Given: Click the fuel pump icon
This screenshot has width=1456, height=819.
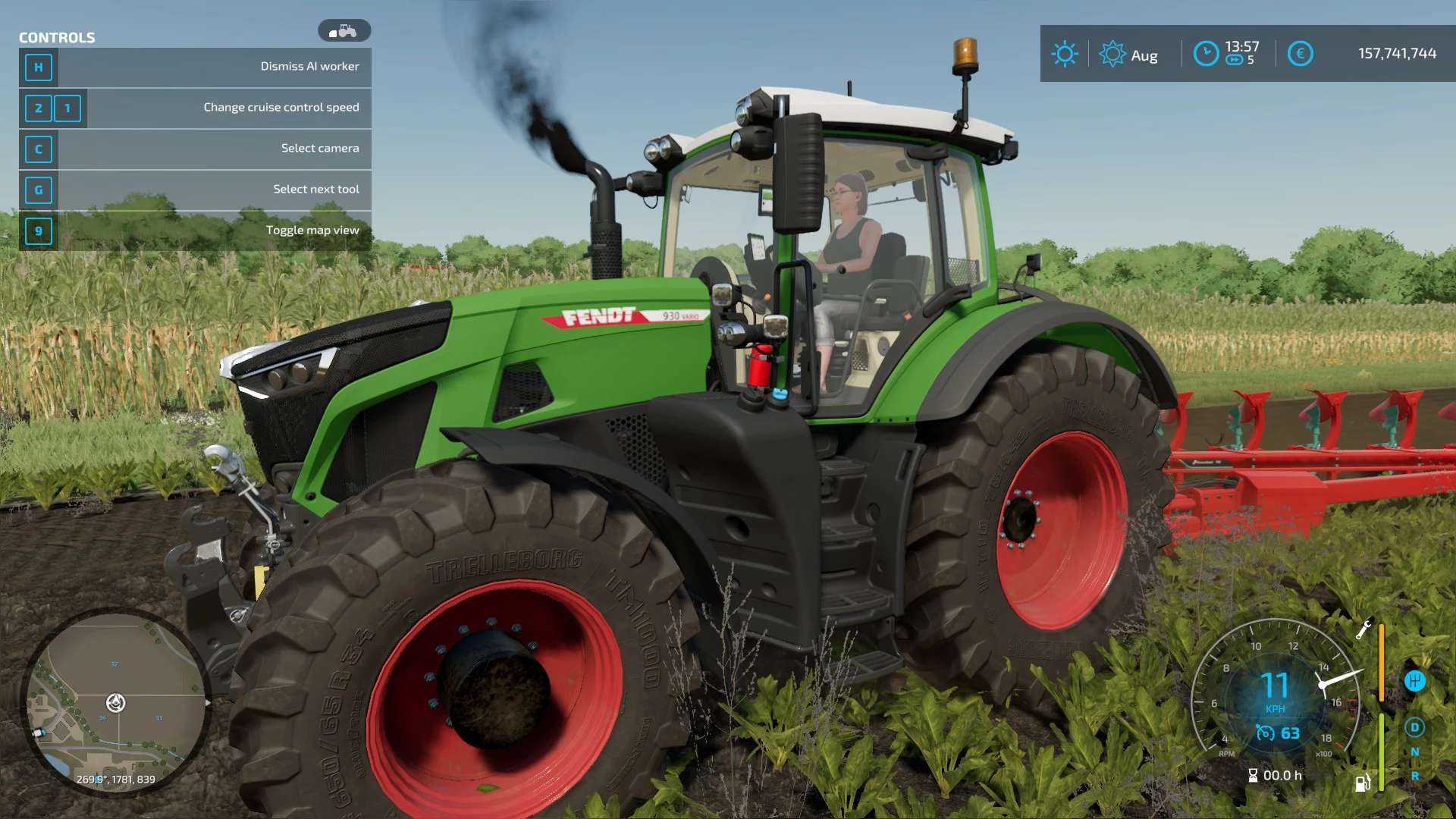Looking at the screenshot, I should [1363, 783].
